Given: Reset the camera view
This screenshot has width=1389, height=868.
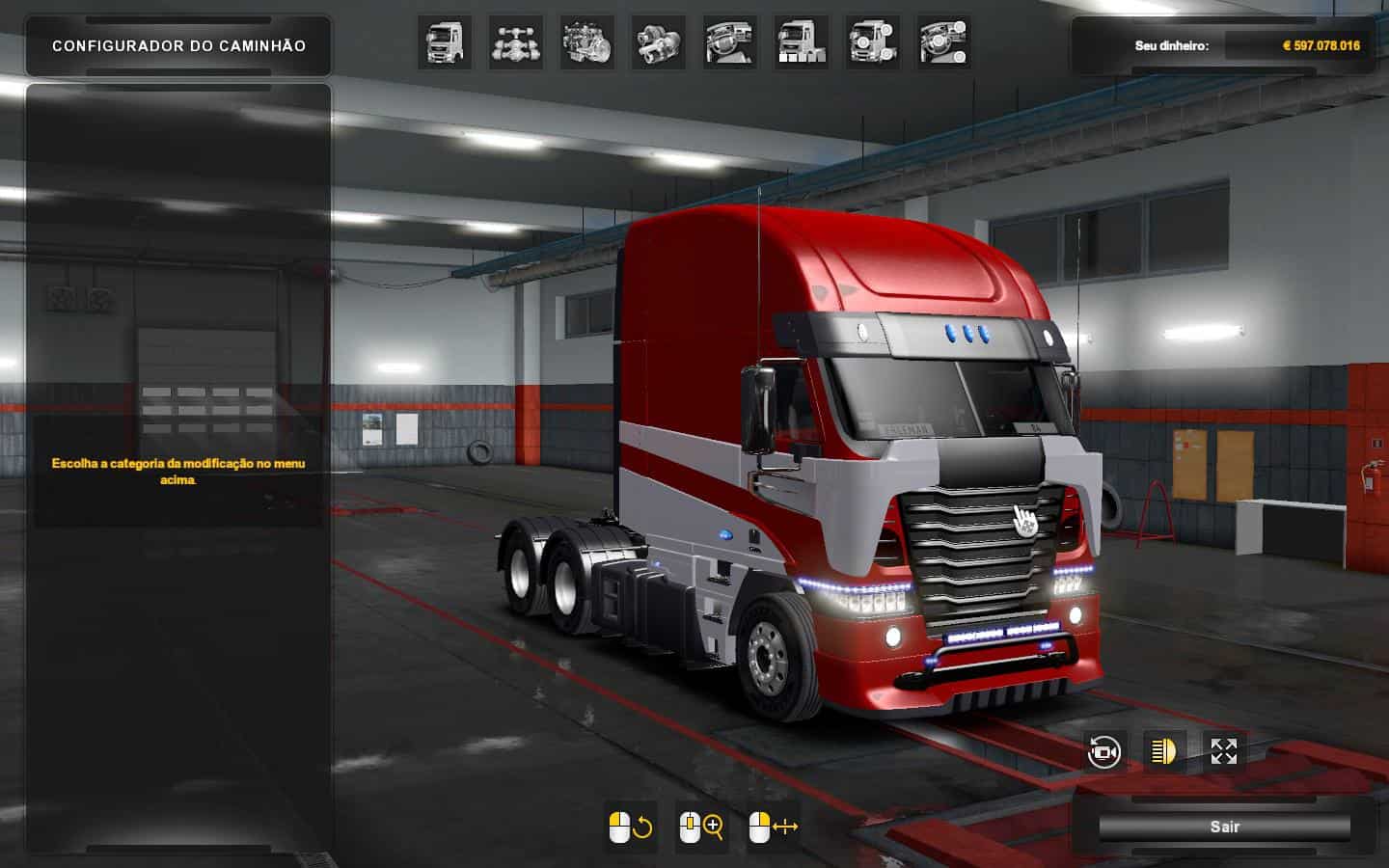Looking at the screenshot, I should (x=1104, y=750).
